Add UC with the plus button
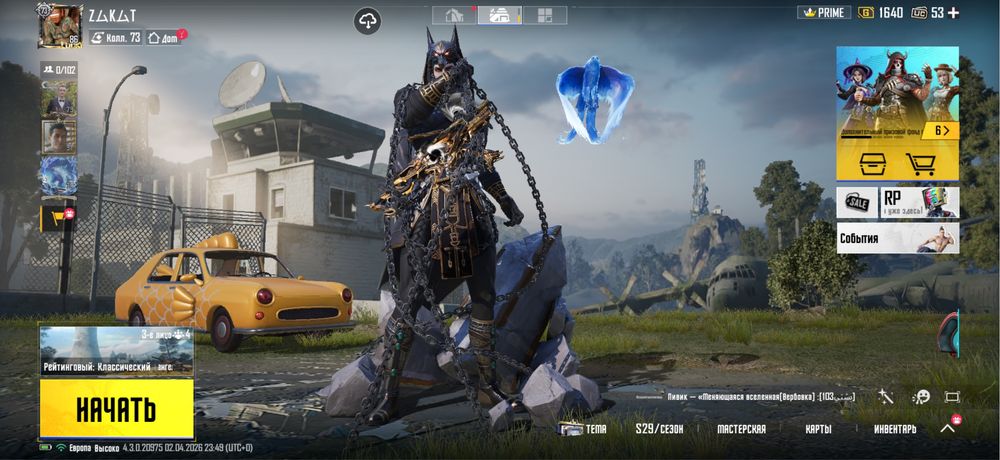Screen dimensions: 1000x460 coord(953,13)
